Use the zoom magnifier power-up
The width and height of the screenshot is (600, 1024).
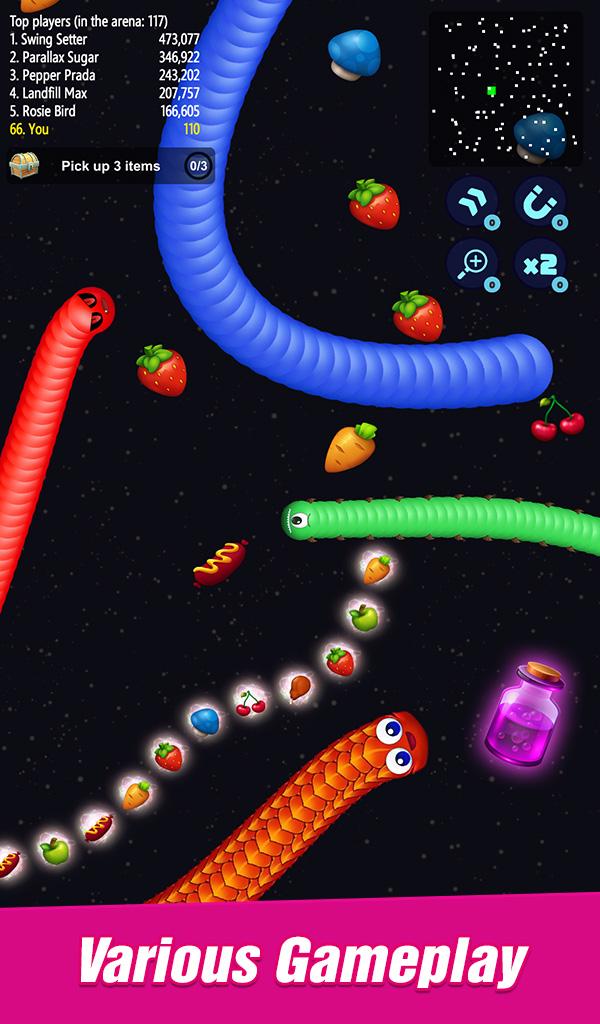pyautogui.click(x=471, y=264)
